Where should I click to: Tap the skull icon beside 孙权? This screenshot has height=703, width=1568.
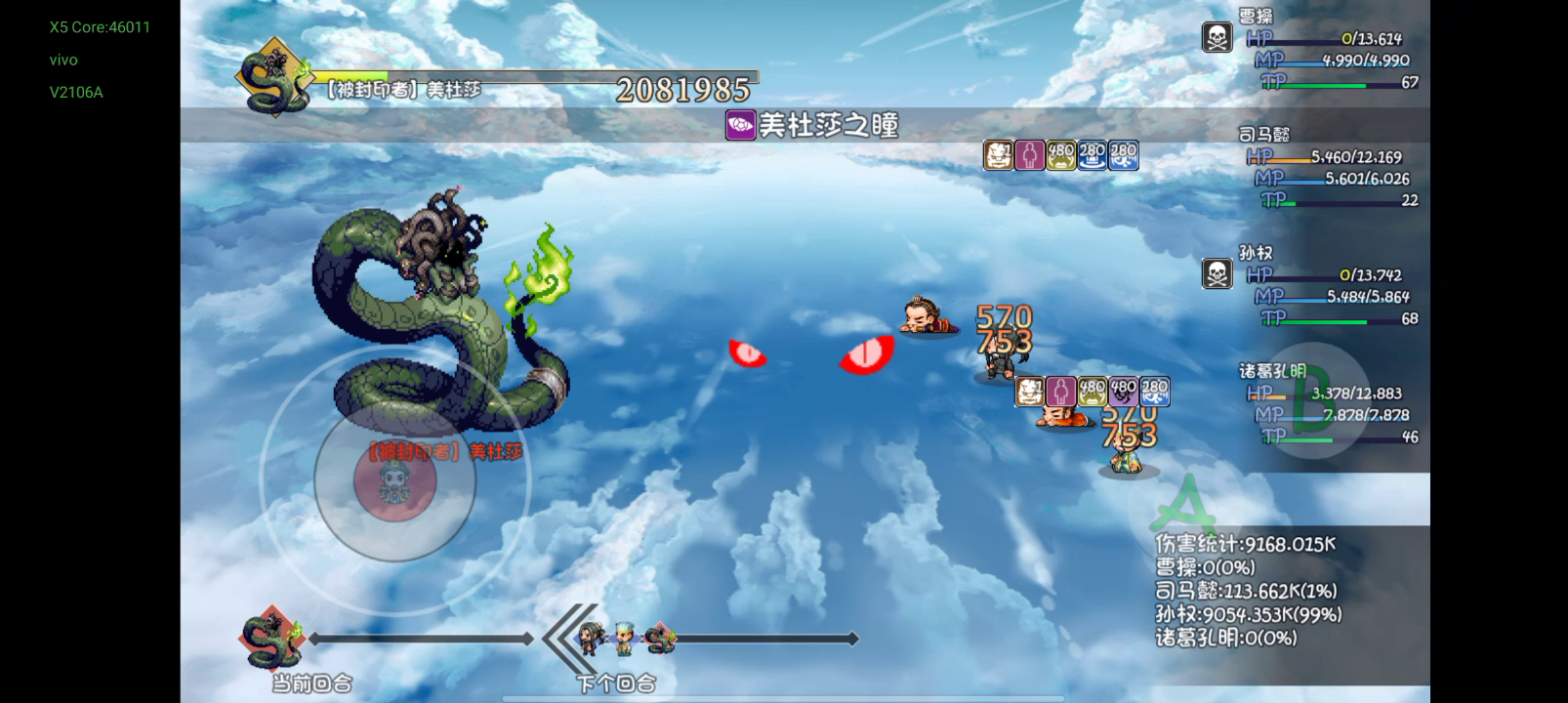[x=1217, y=274]
